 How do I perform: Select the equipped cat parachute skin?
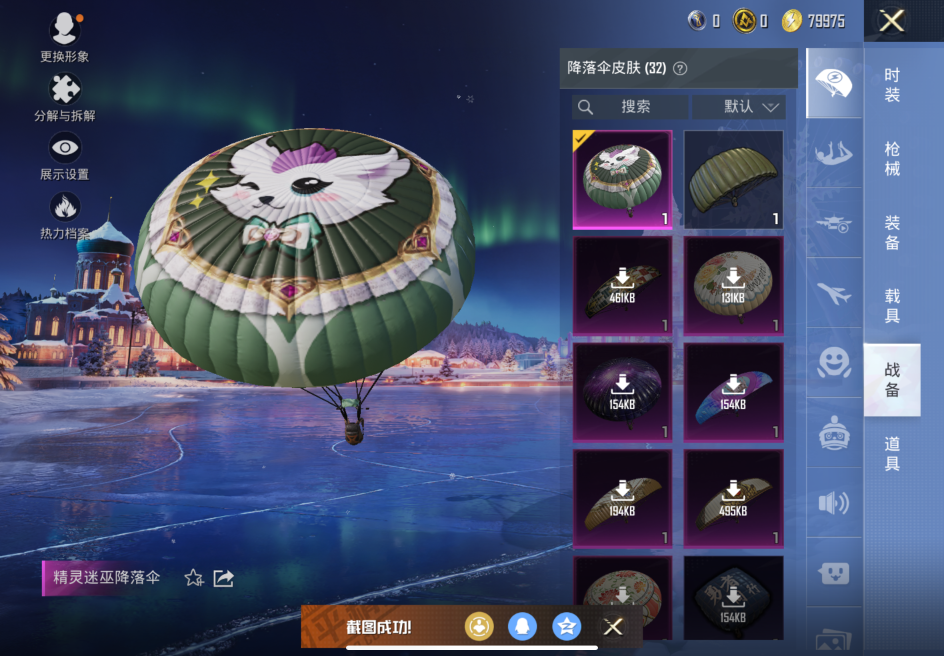coord(622,180)
